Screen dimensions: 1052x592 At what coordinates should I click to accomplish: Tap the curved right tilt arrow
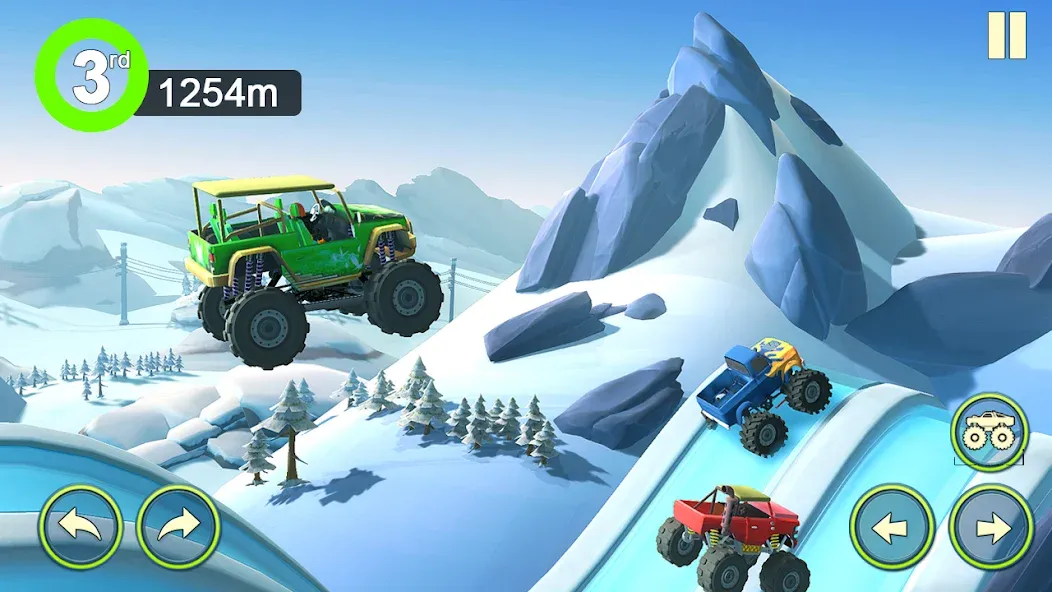177,527
